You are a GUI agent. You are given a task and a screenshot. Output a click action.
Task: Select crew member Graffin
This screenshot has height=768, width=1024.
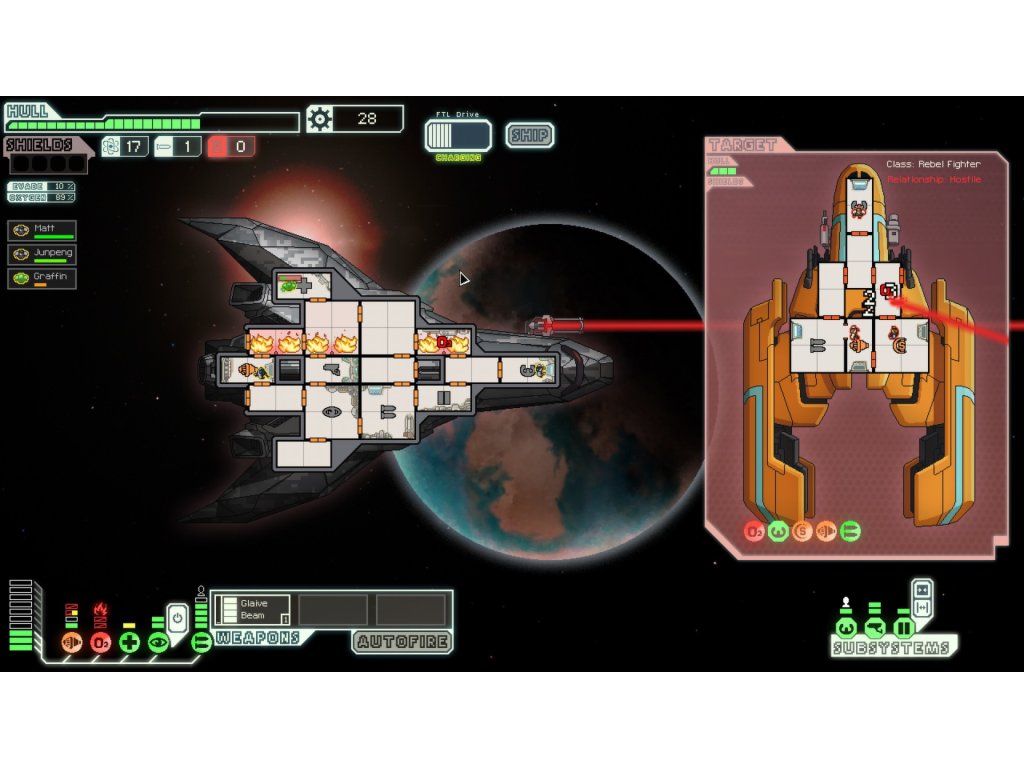coord(43,278)
